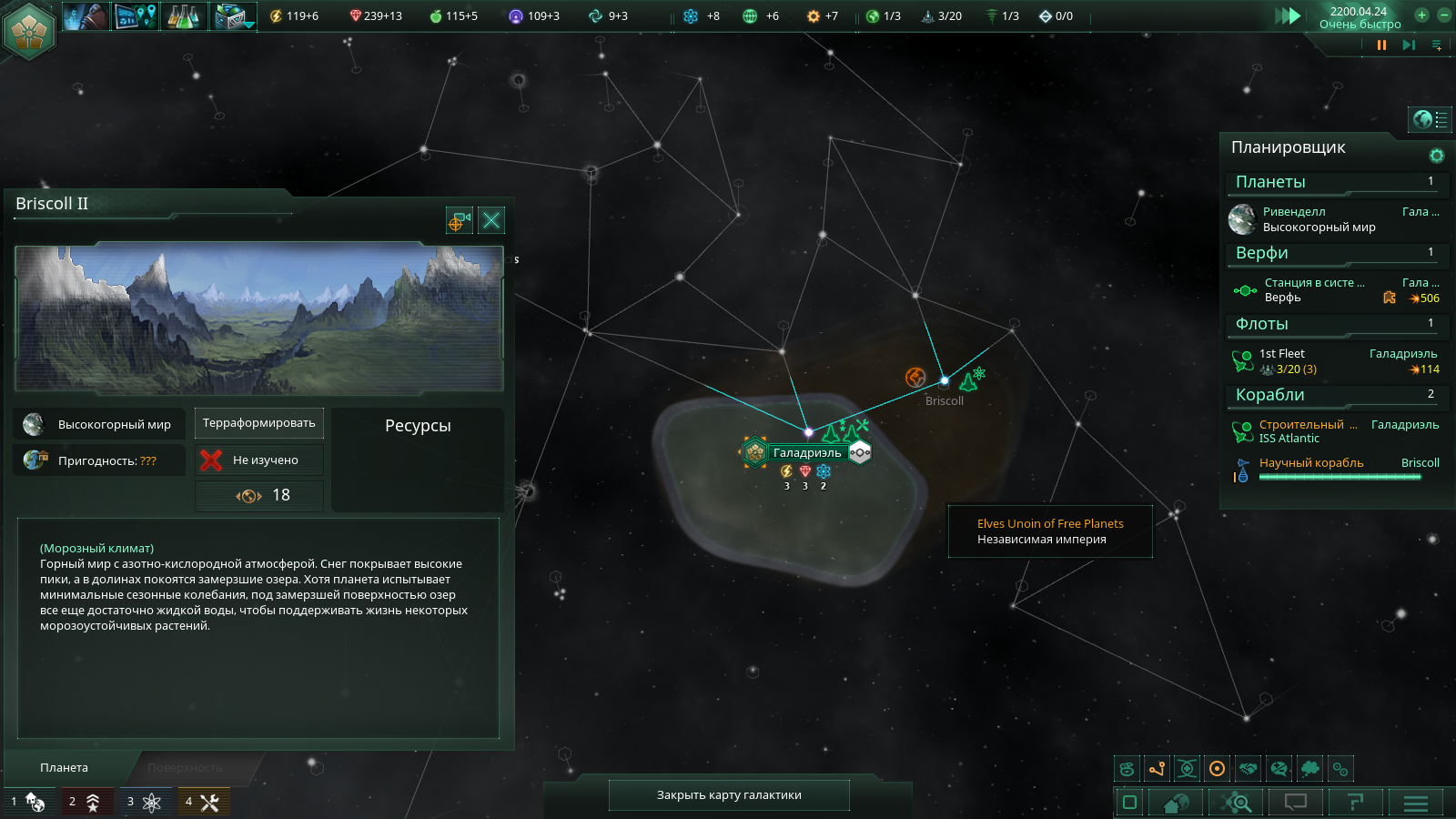This screenshot has width=1456, height=819.
Task: Go to home planet with house icon
Action: pyautogui.click(x=1177, y=803)
